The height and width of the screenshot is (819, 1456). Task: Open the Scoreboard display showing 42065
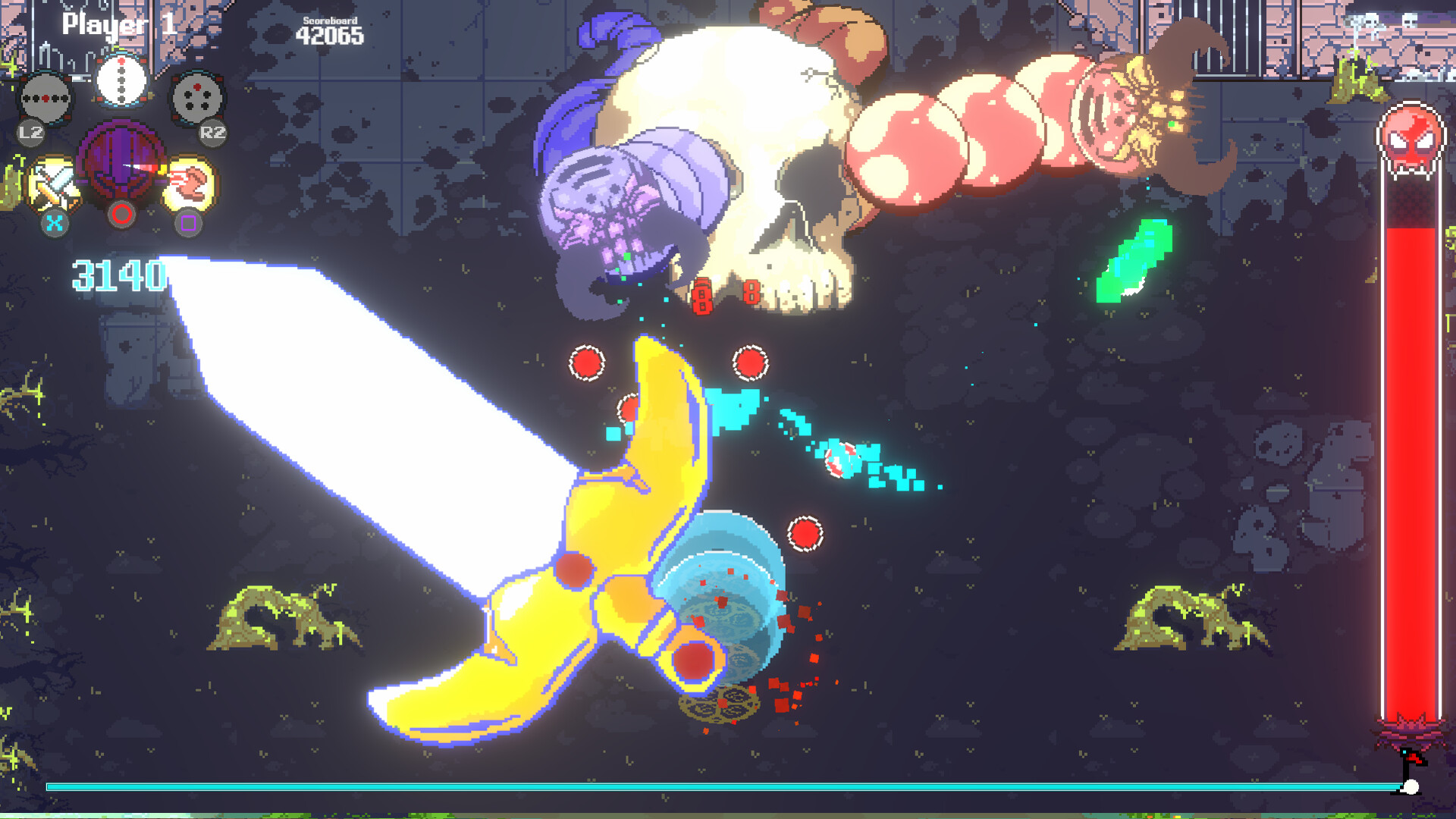coord(331,29)
